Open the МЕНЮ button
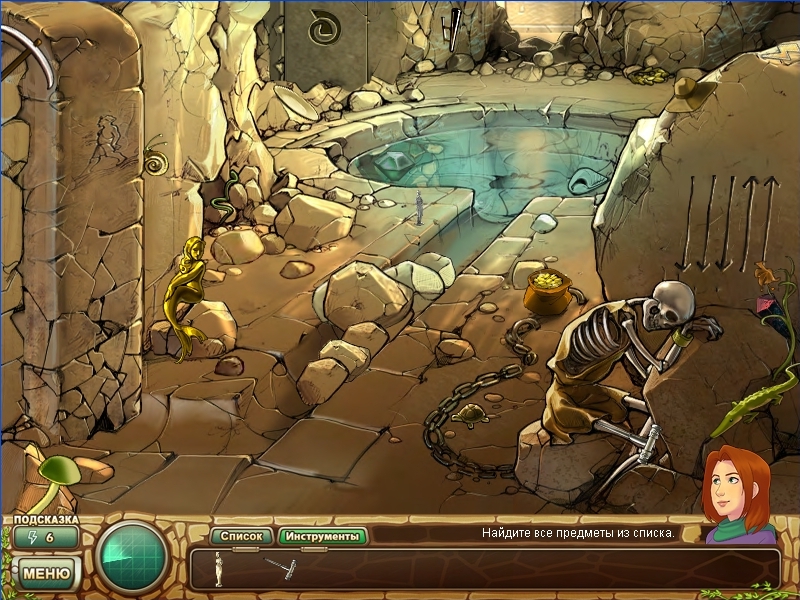Viewport: 800px width, 600px height. [45, 573]
